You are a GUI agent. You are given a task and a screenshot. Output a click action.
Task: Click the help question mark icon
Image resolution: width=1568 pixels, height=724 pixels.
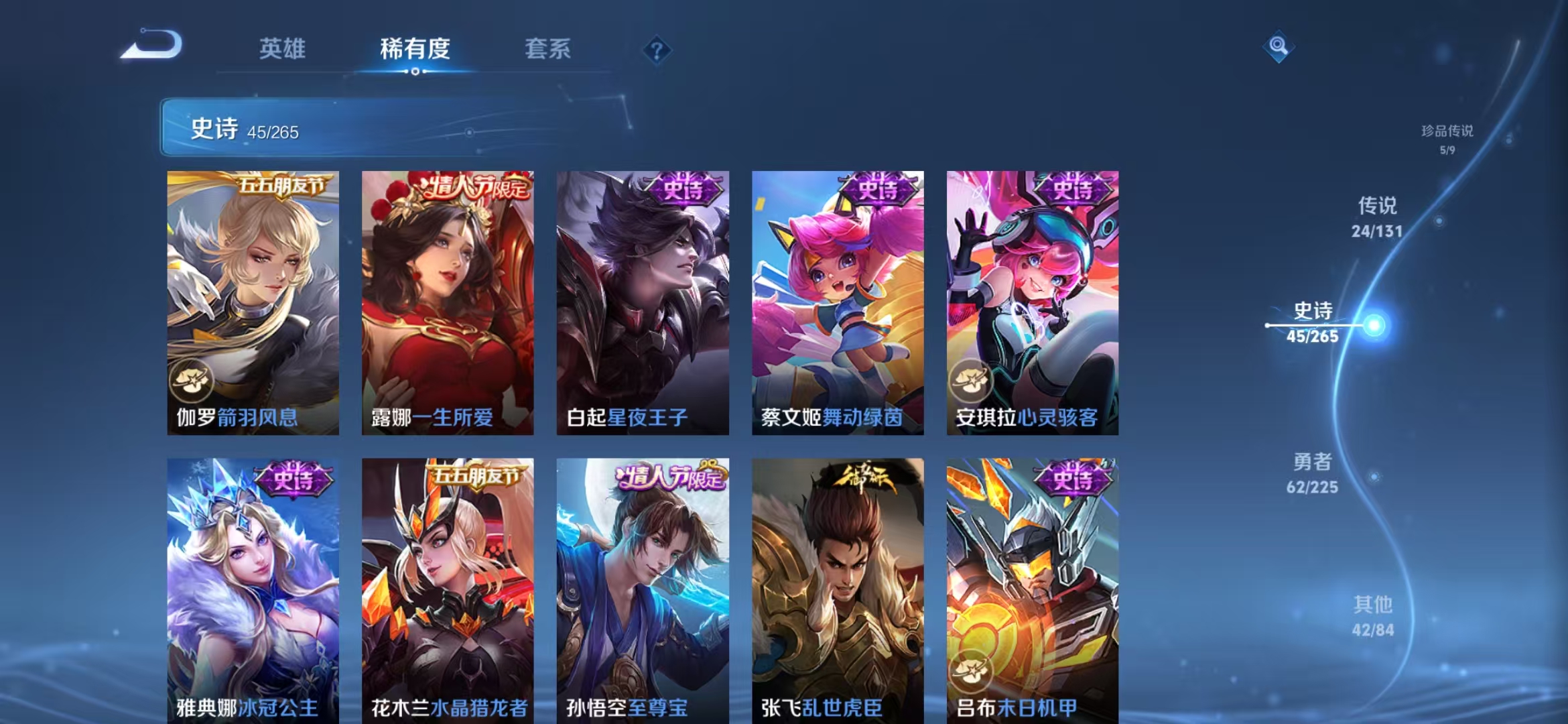point(658,50)
